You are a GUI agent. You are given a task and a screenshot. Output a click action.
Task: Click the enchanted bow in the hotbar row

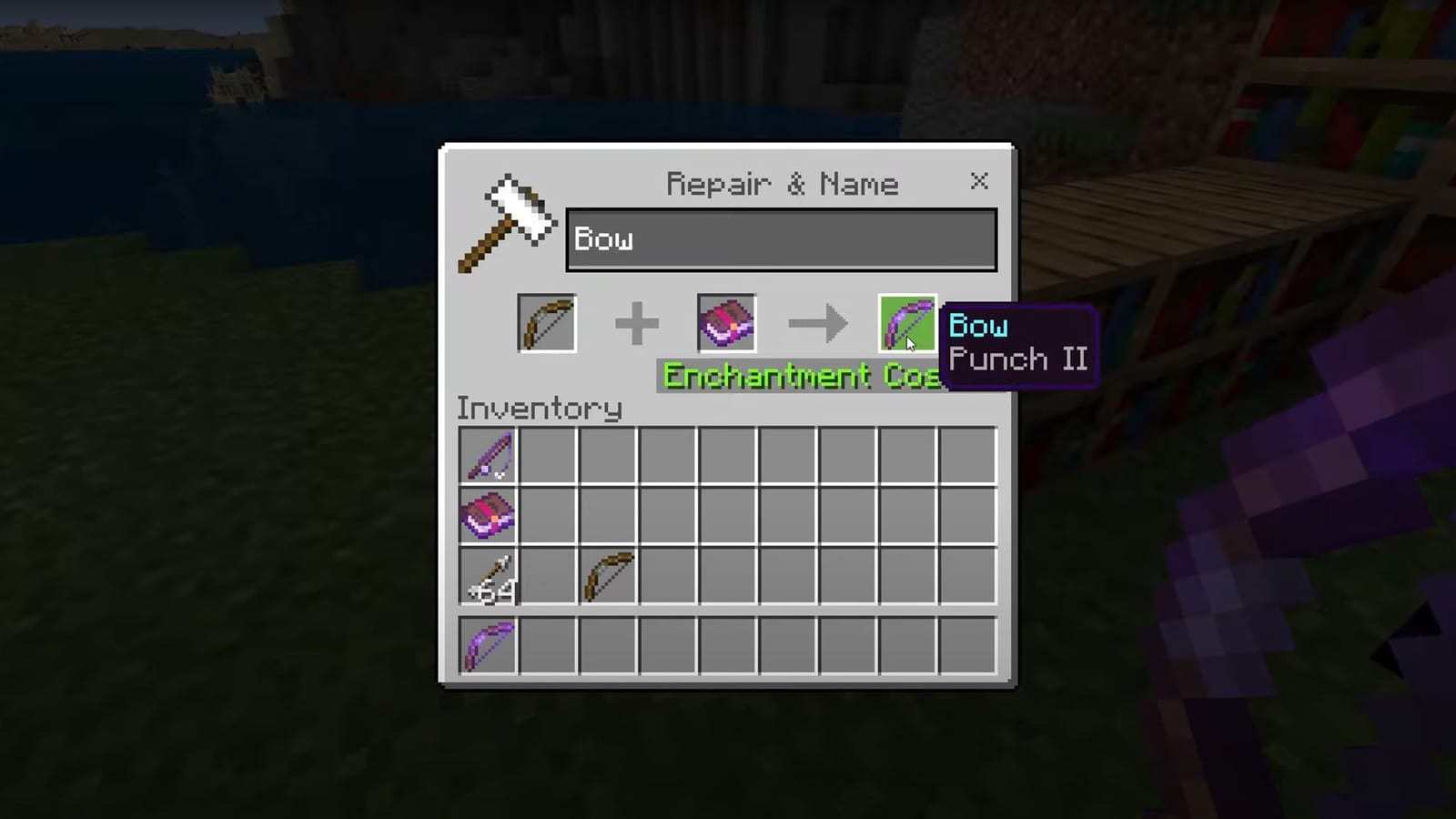(488, 643)
